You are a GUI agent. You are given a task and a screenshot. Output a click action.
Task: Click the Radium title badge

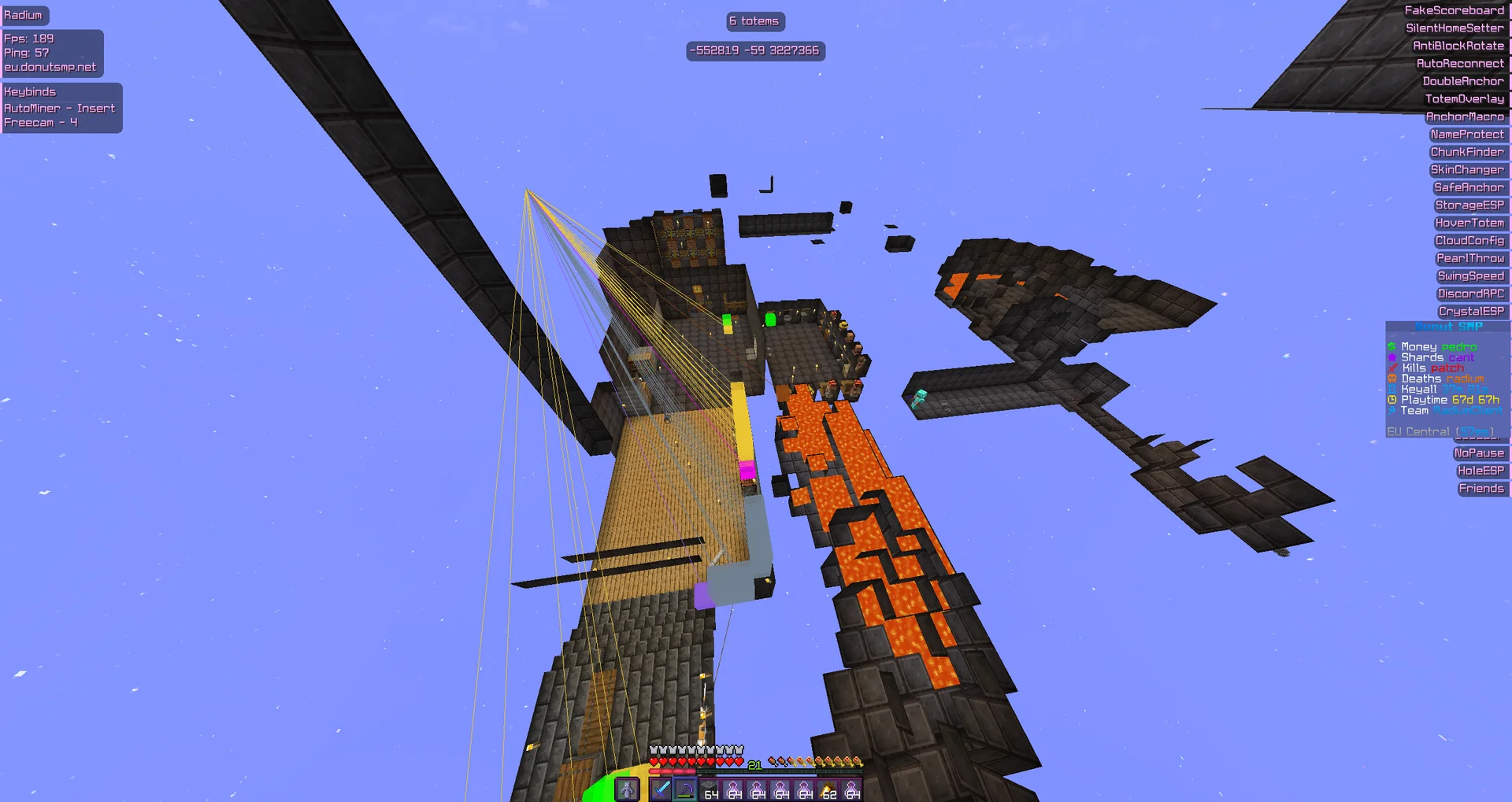(24, 15)
